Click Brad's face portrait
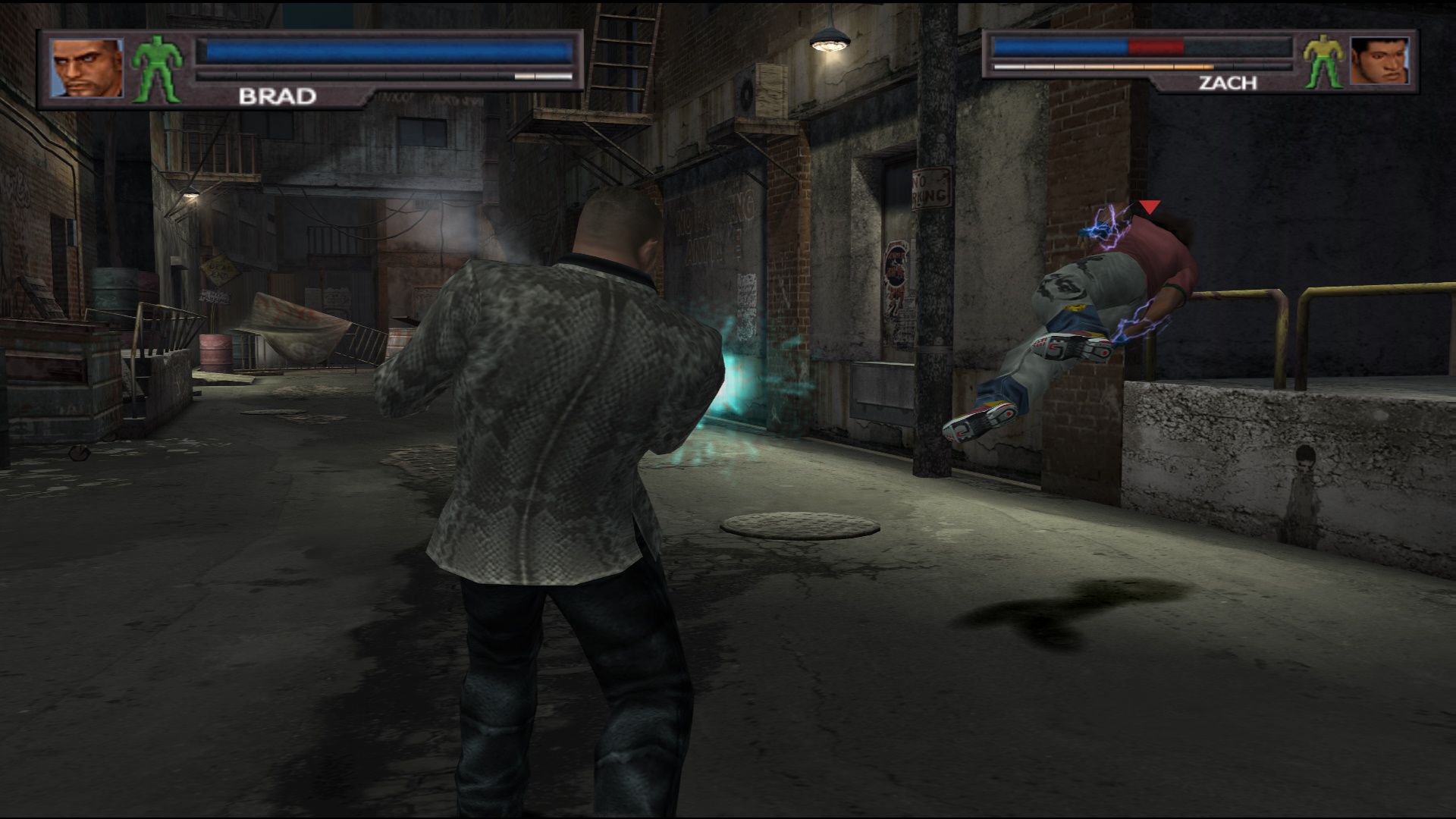This screenshot has width=1456, height=819. (x=86, y=68)
